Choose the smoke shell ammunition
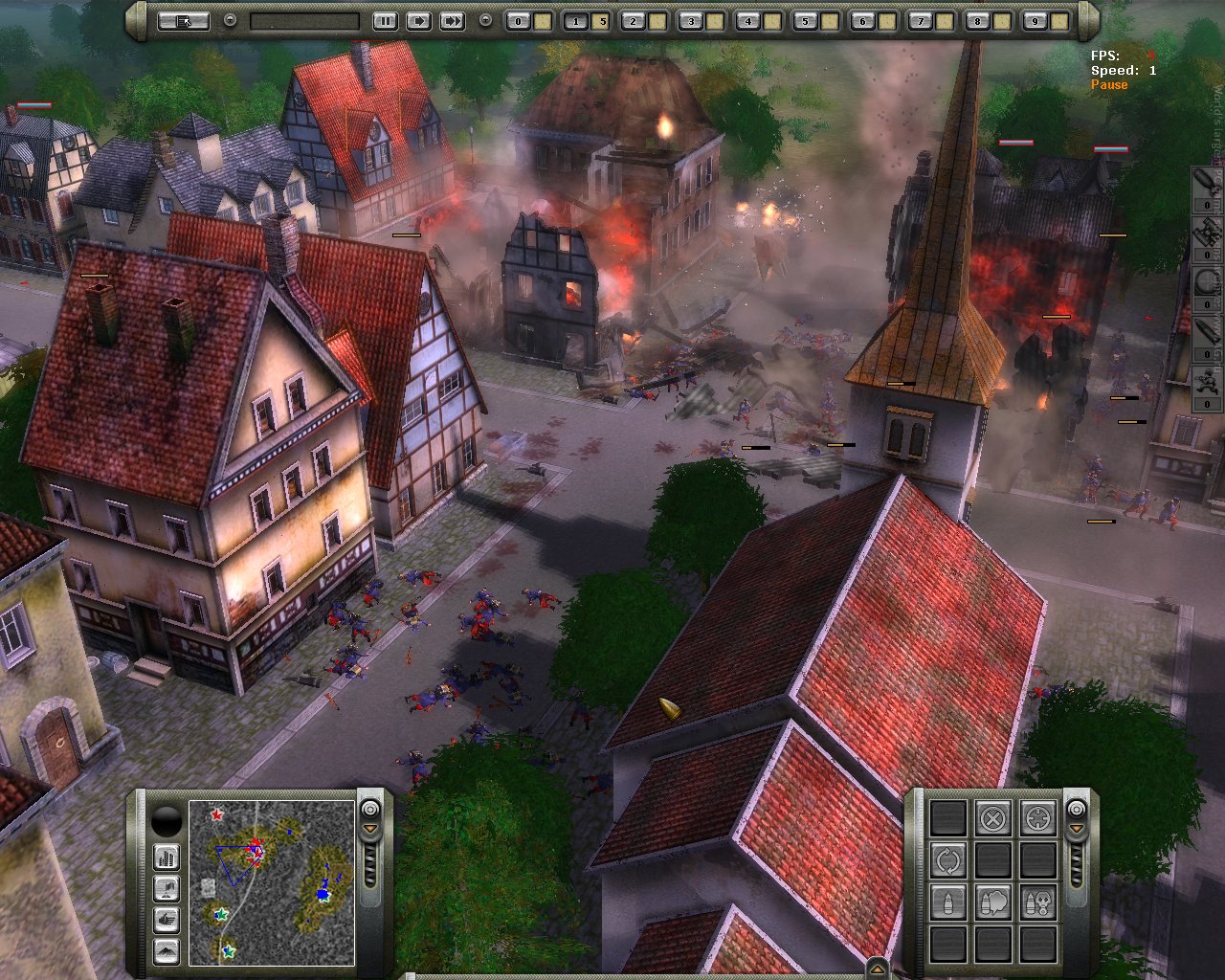 pos(993,902)
